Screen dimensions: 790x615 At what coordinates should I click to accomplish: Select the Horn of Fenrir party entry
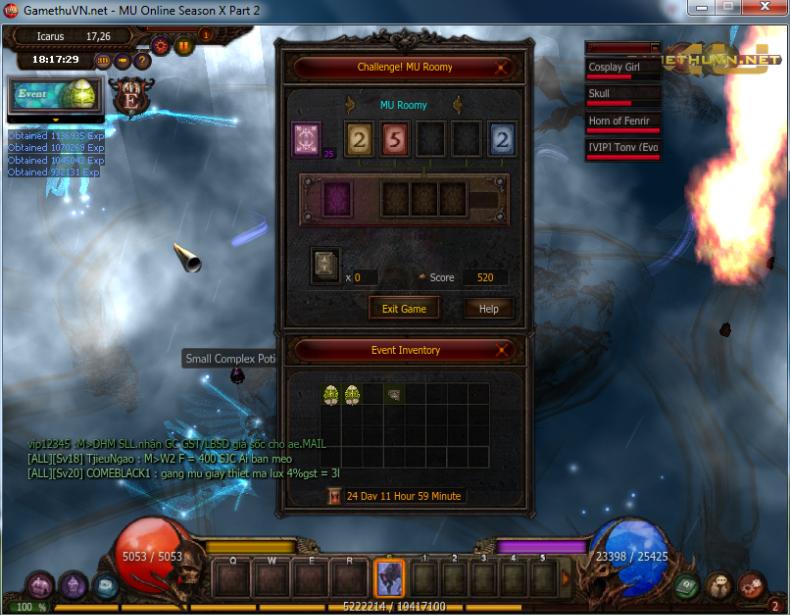pyautogui.click(x=622, y=122)
